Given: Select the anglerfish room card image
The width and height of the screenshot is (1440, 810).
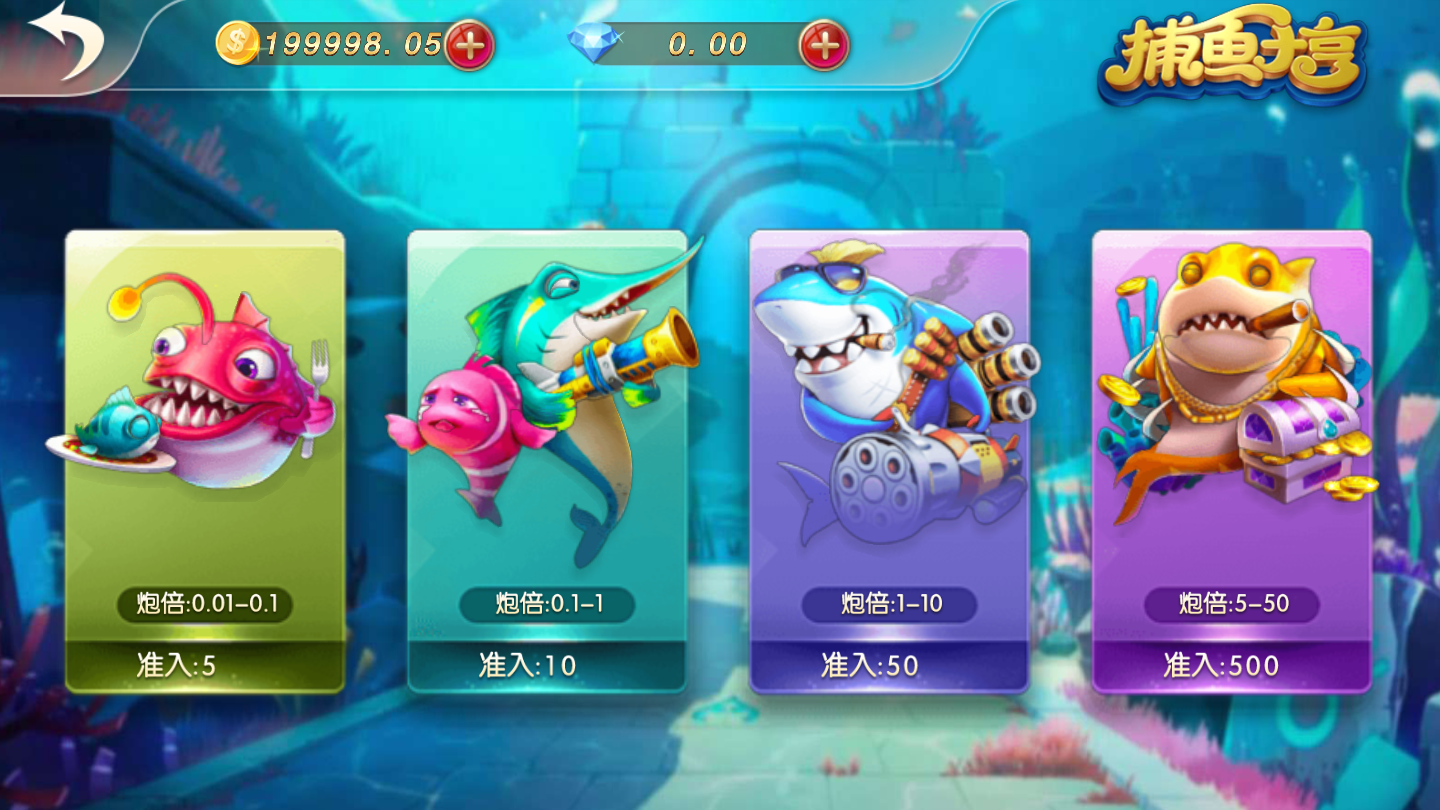Looking at the screenshot, I should point(203,390).
